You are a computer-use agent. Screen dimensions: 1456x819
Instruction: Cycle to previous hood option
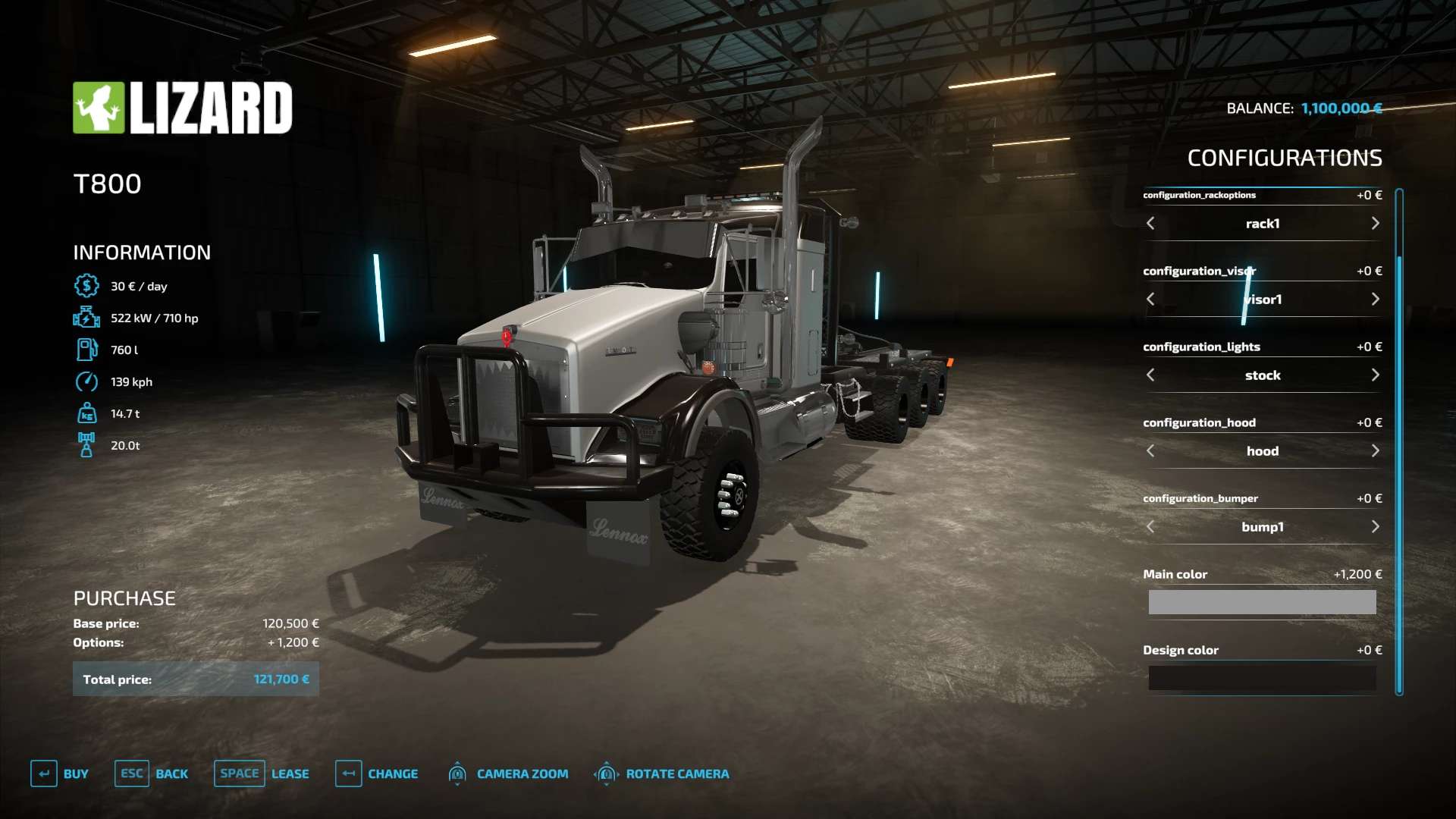(x=1150, y=451)
